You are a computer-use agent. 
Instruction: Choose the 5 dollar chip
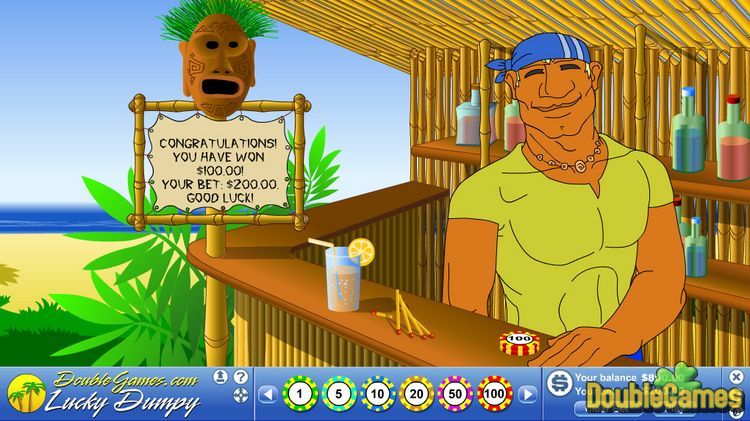click(x=338, y=394)
